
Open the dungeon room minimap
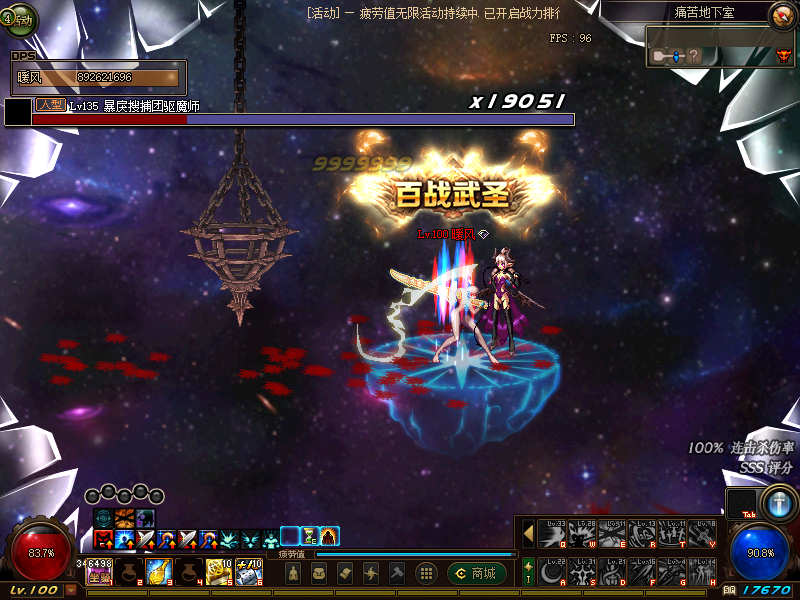(721, 46)
